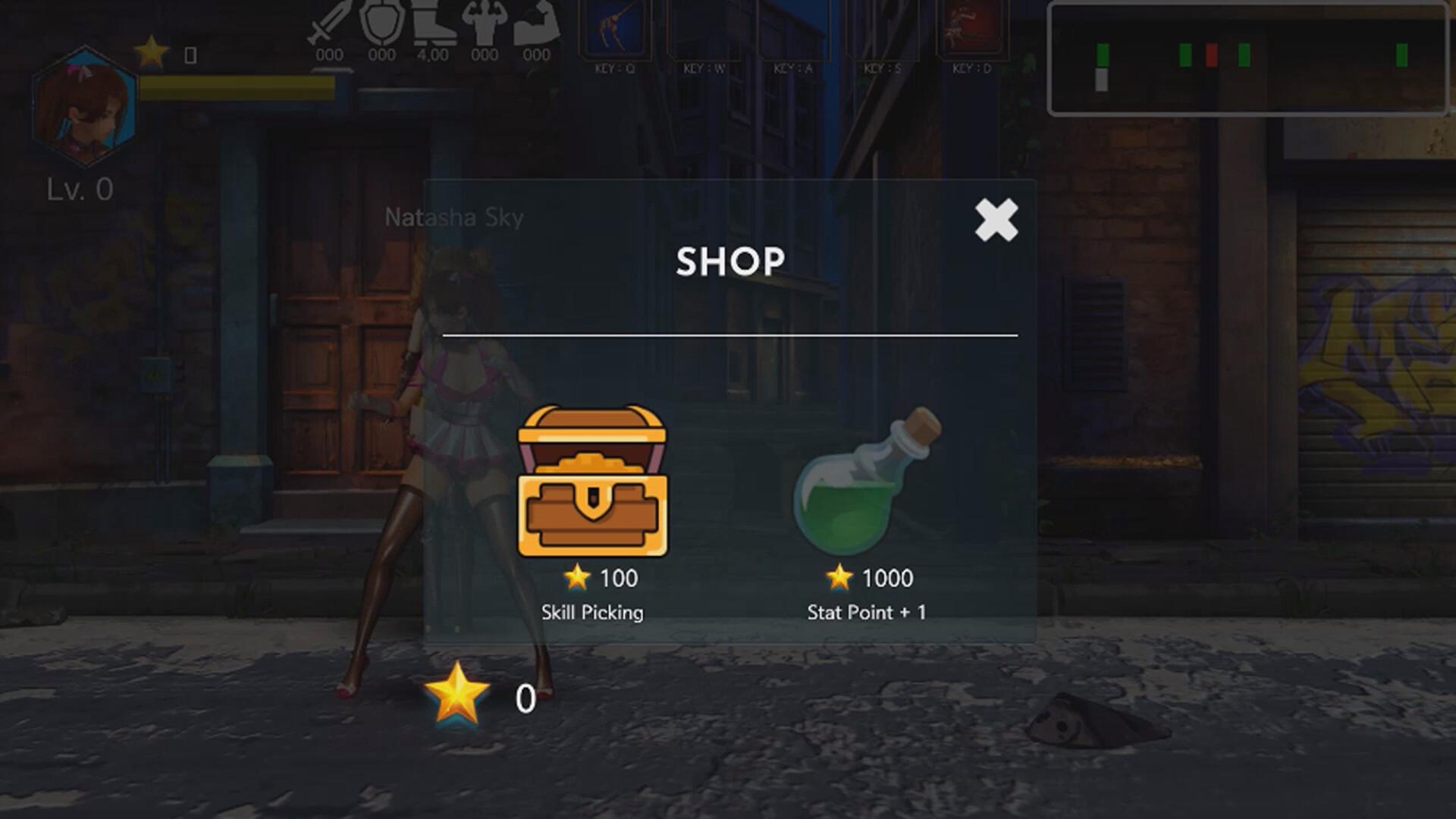Select the boot speed stat icon
This screenshot has height=819, width=1456.
434,23
